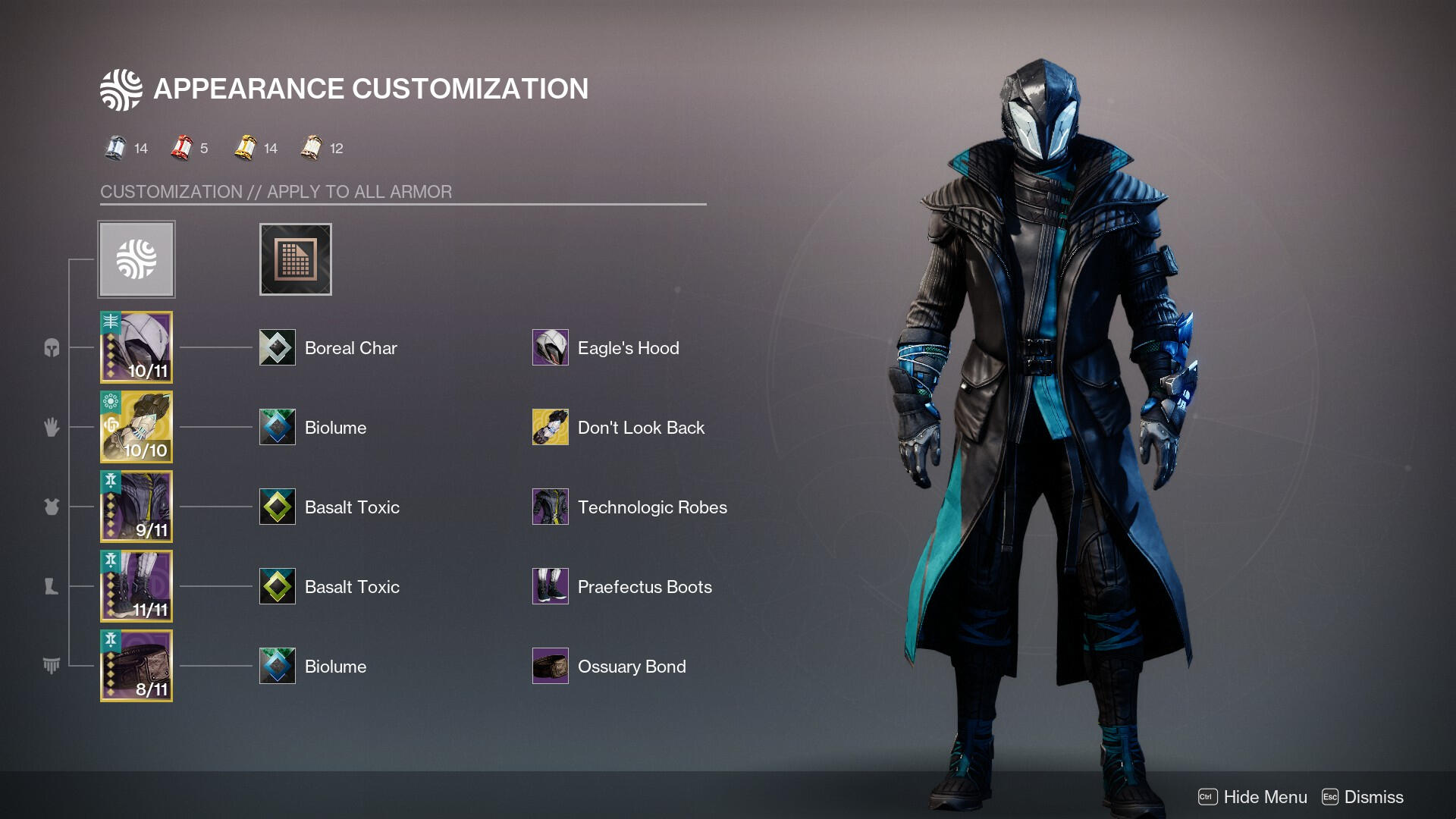1456x819 pixels.
Task: Open the shader apply-to-all slot
Action: pos(295,259)
